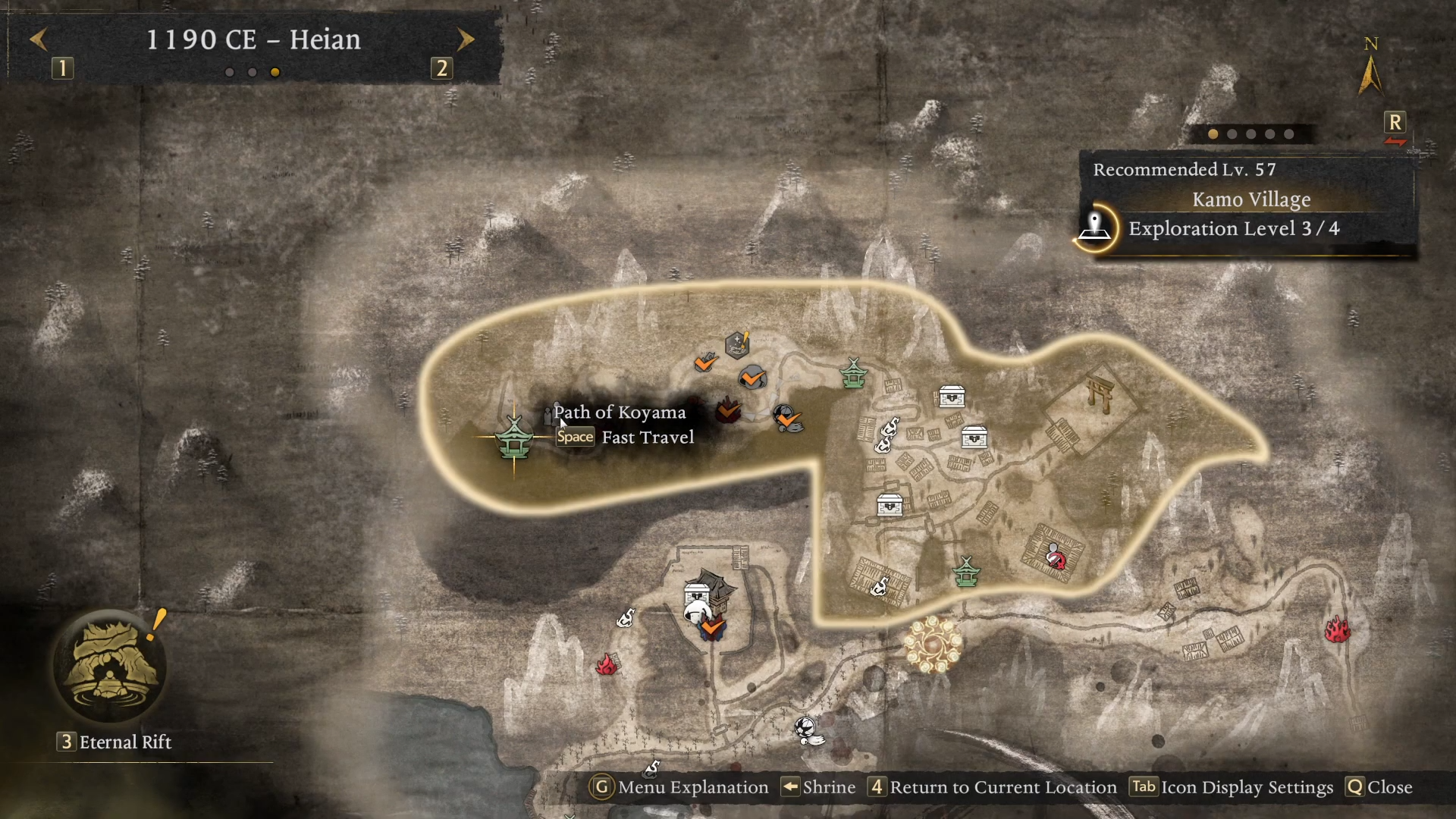Open Icon Display Settings

point(1232,787)
